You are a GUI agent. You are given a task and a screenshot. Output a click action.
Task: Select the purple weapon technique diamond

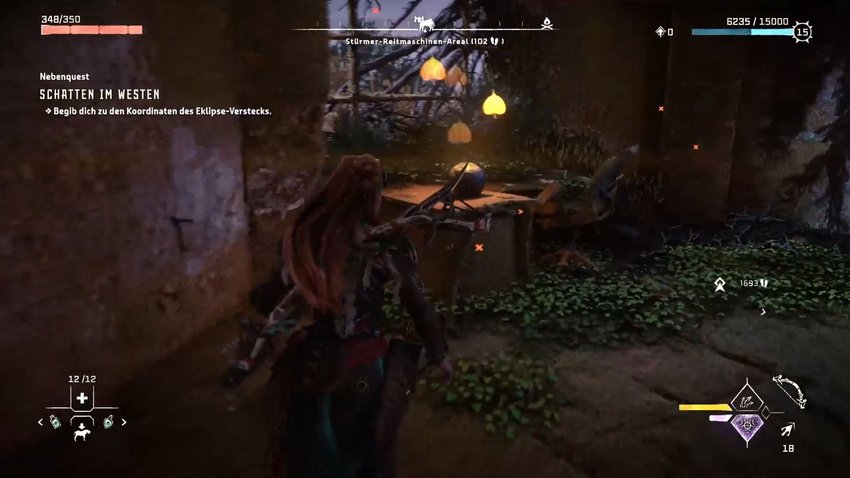pos(745,424)
